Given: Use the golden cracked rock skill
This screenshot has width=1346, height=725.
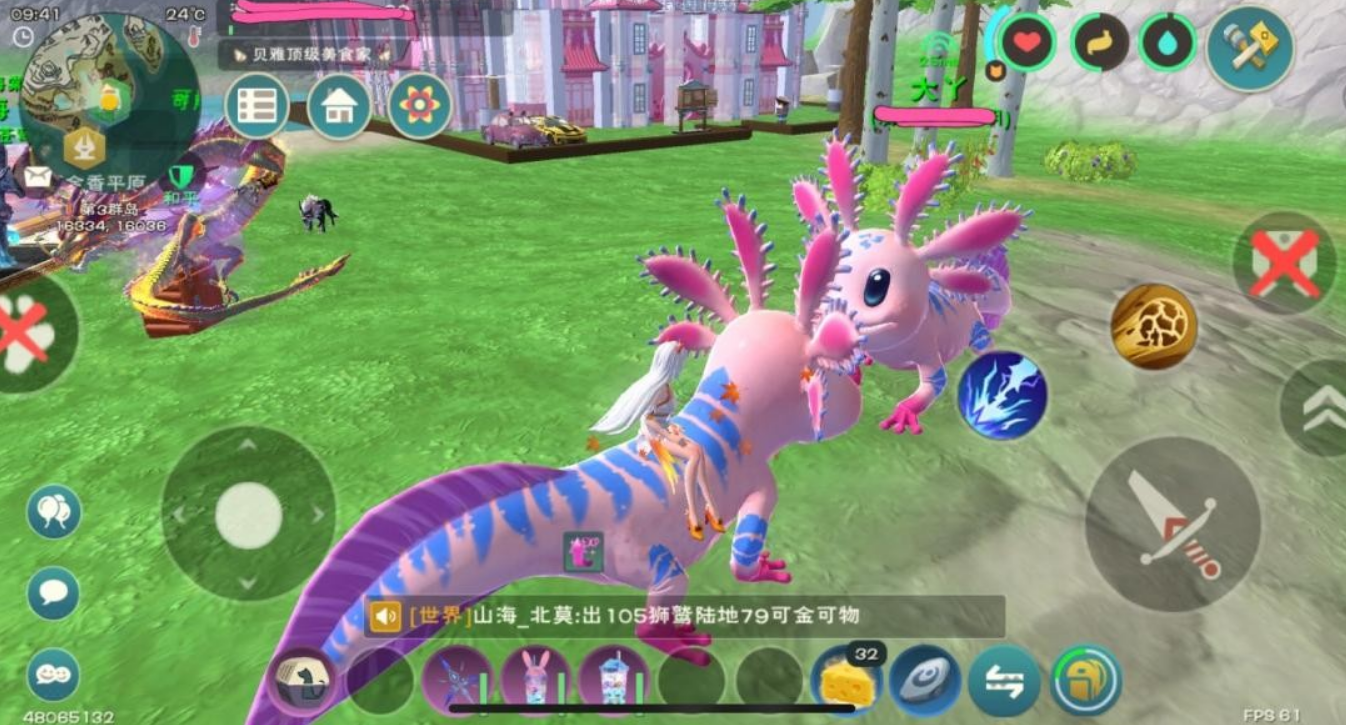Looking at the screenshot, I should 1154,326.
